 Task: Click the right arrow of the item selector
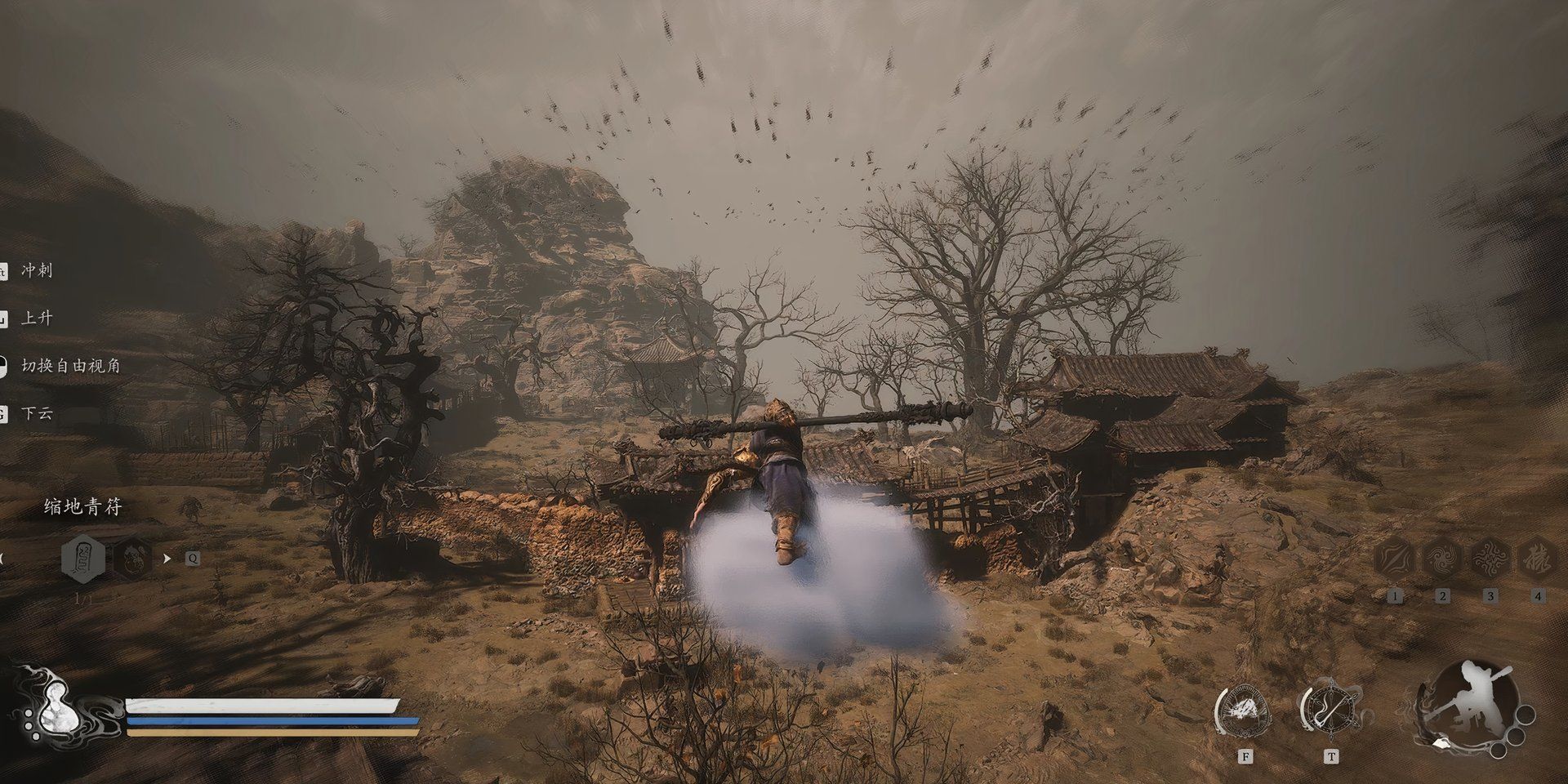click(167, 559)
